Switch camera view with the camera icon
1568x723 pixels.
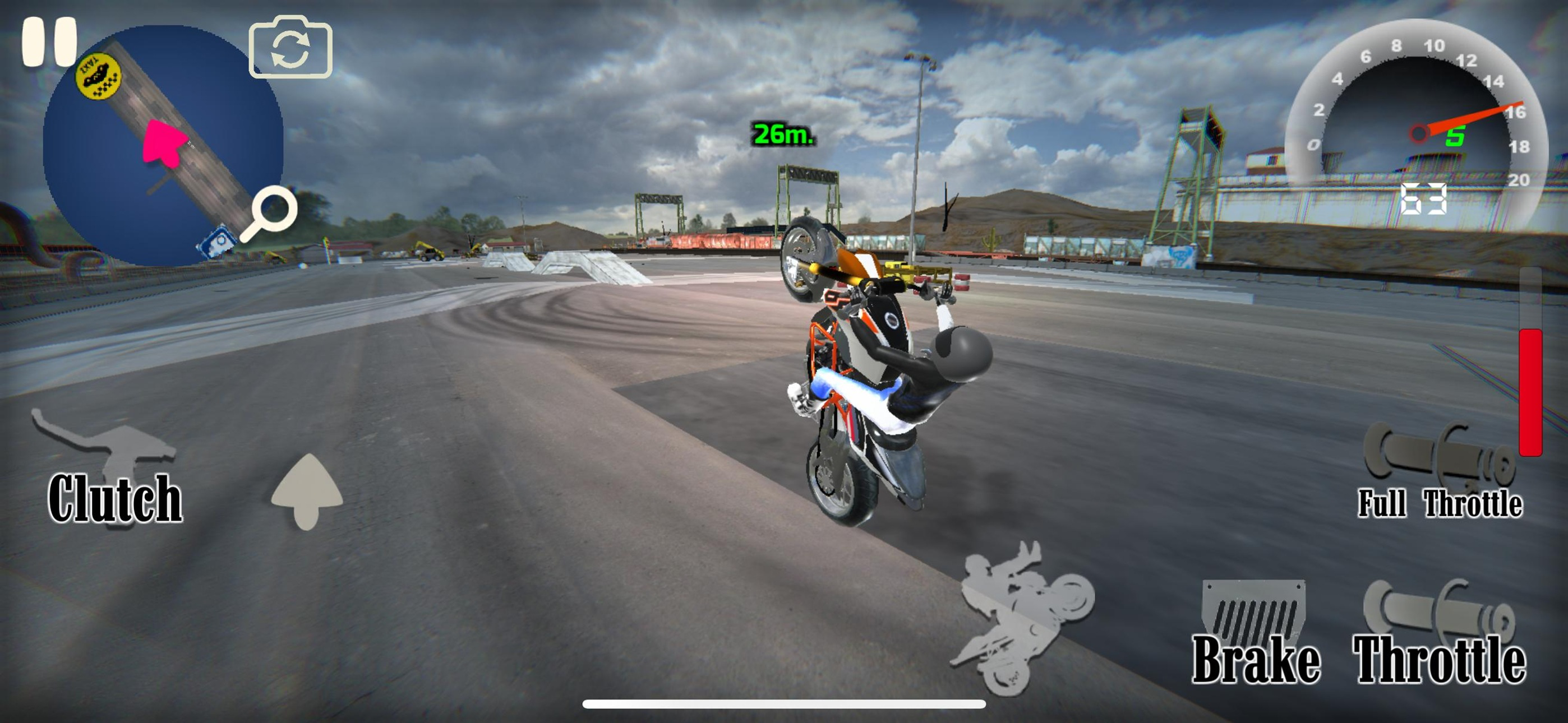click(290, 50)
